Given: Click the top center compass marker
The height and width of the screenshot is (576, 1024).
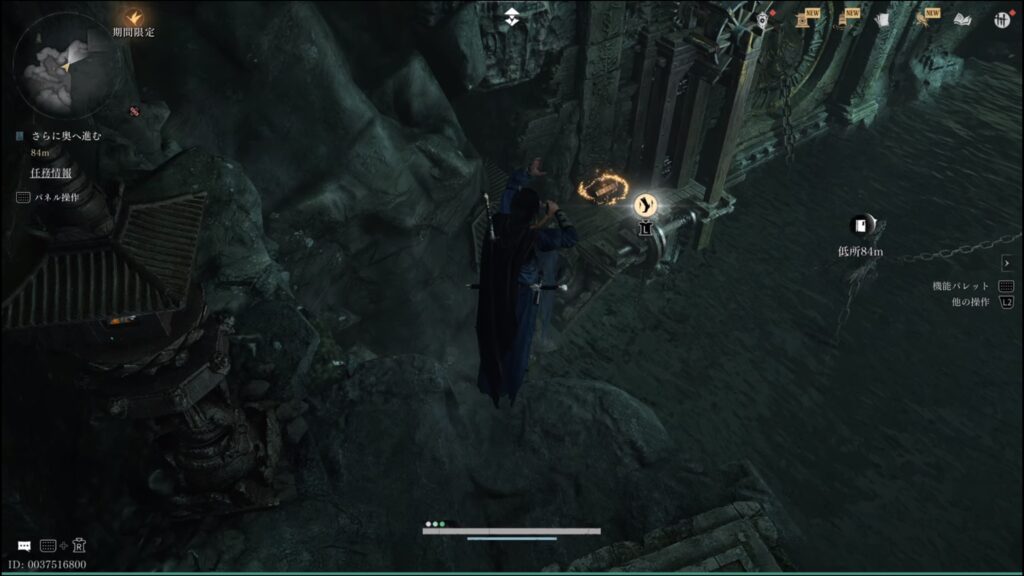Looking at the screenshot, I should tap(512, 15).
